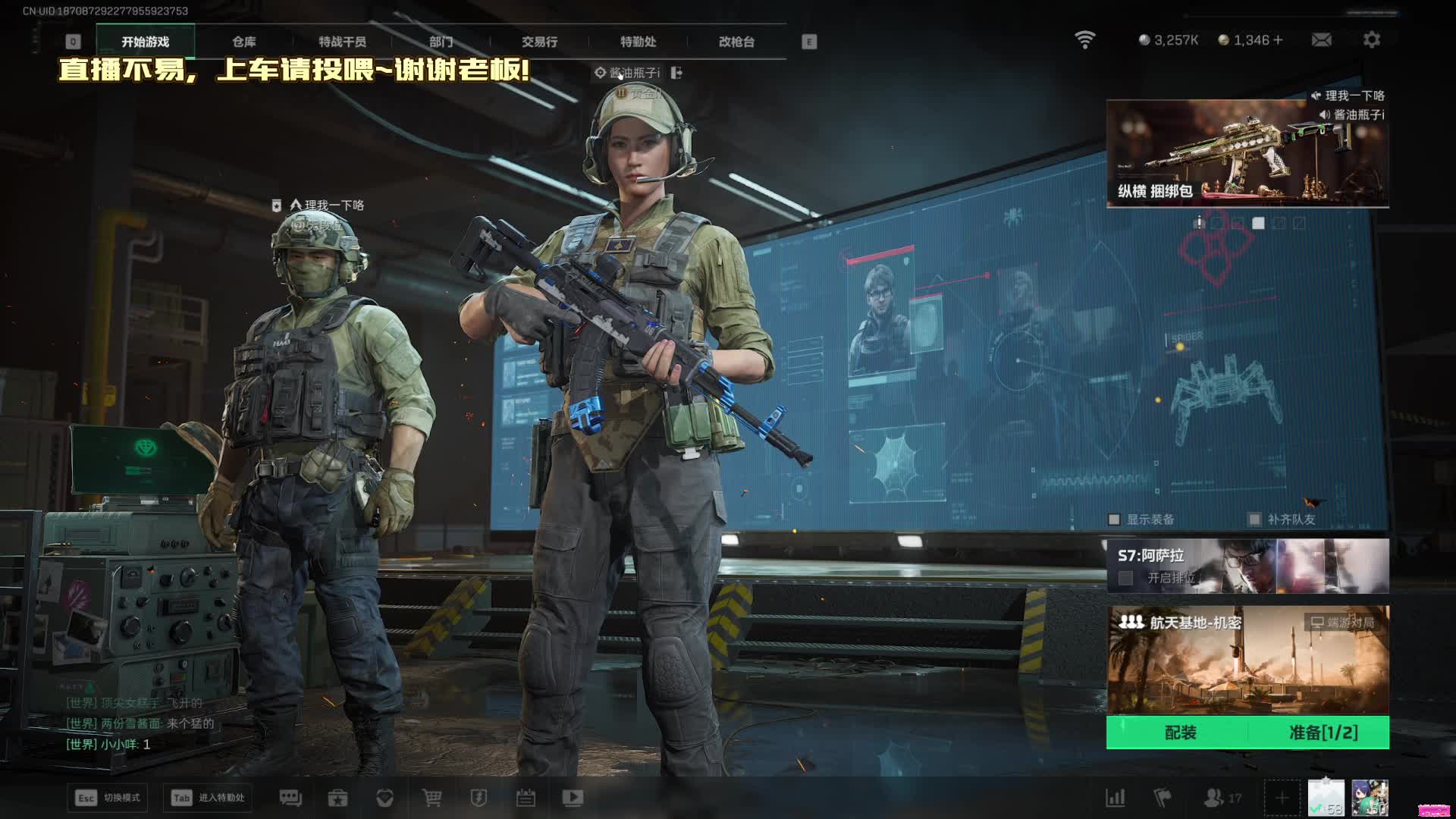The image size is (1456, 819).
Task: Switch to the 仓库 warehouse tab
Action: [244, 42]
